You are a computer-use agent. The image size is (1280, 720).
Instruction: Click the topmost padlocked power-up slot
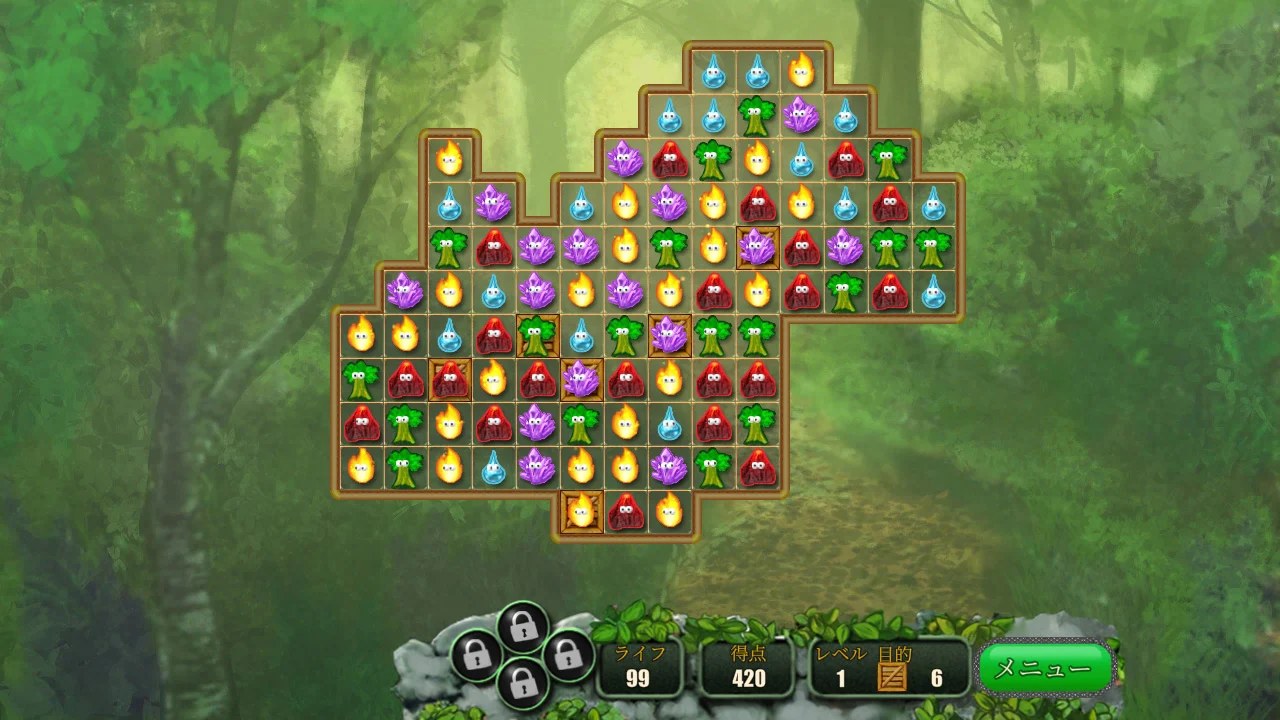tap(521, 627)
